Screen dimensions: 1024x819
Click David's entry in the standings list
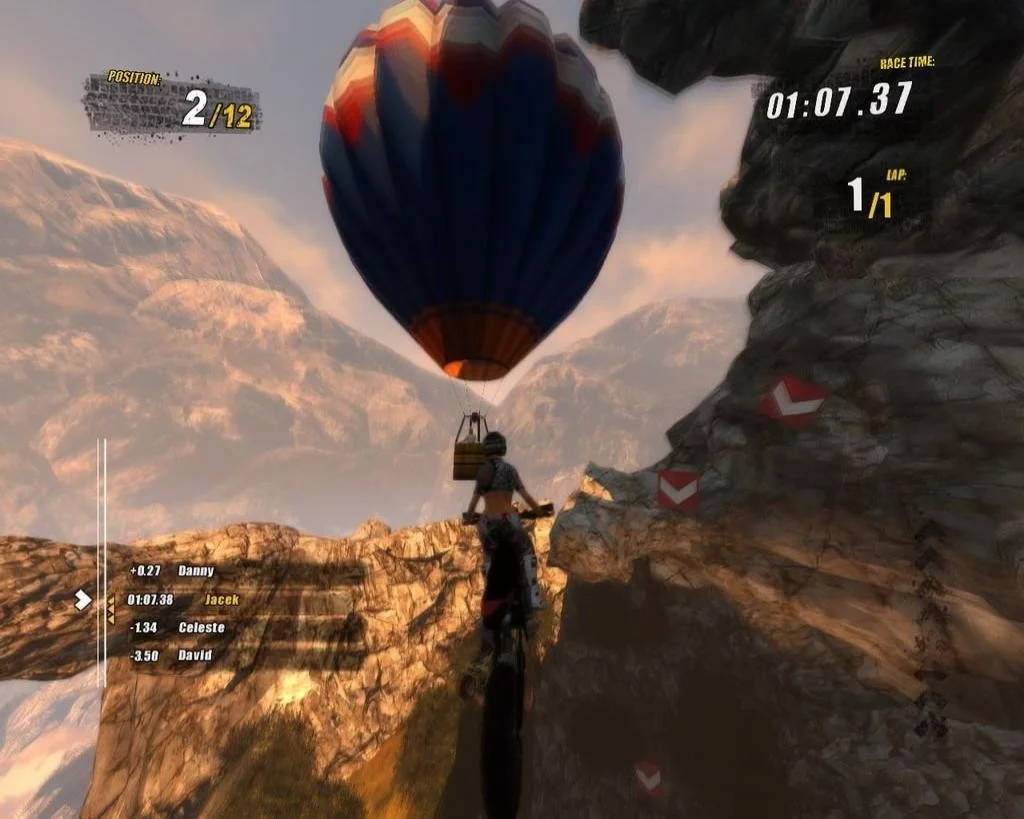click(172, 656)
